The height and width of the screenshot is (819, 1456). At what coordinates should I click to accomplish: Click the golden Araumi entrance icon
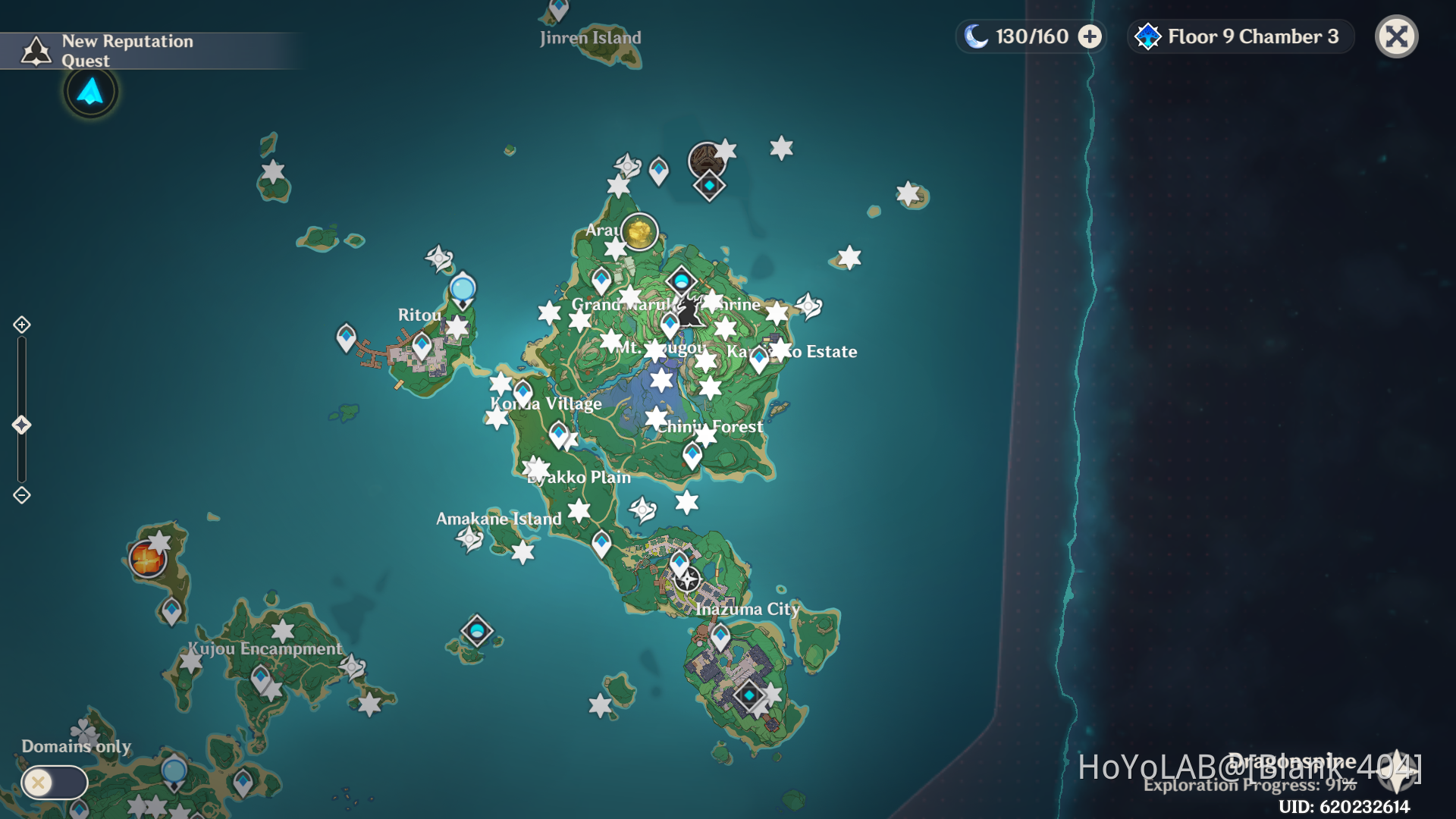point(639,233)
